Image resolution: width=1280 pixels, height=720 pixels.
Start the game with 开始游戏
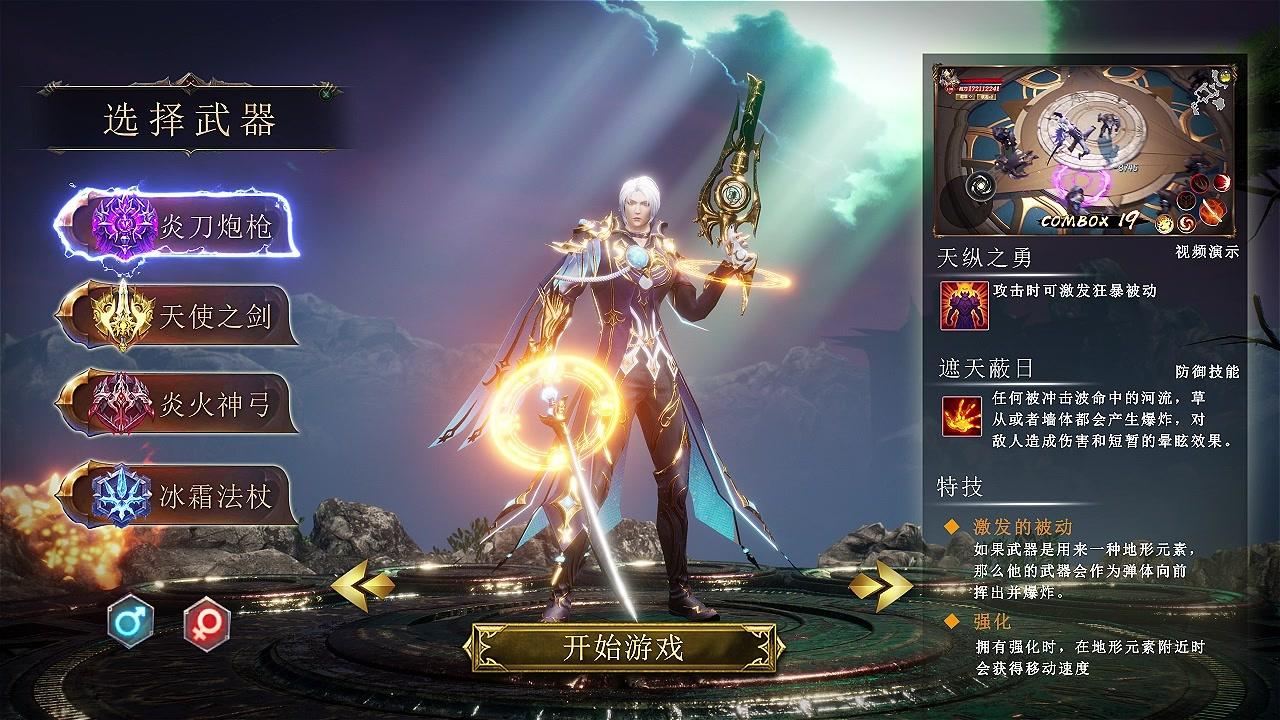click(623, 648)
